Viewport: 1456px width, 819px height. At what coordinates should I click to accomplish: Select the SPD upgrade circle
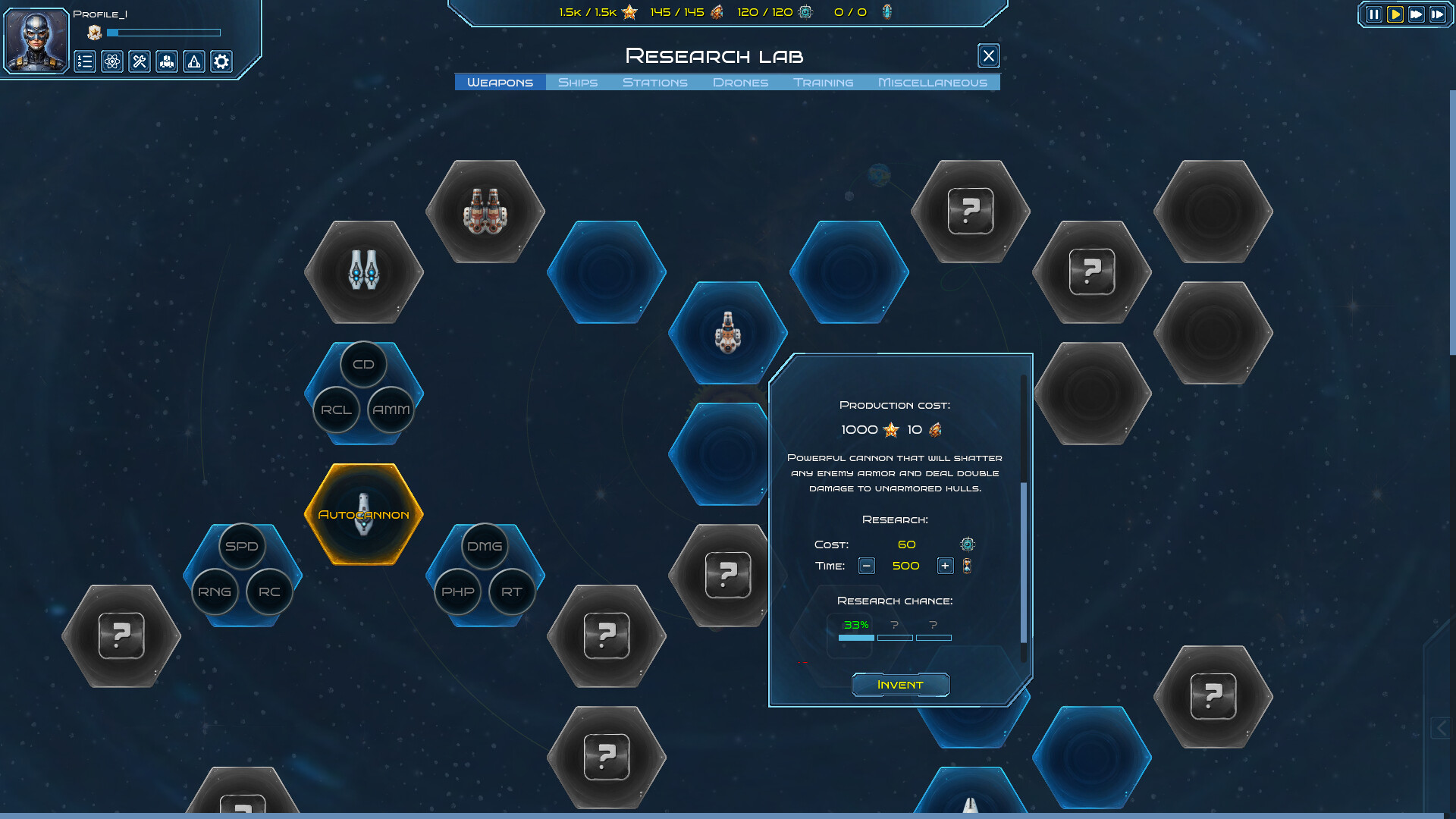pyautogui.click(x=241, y=546)
